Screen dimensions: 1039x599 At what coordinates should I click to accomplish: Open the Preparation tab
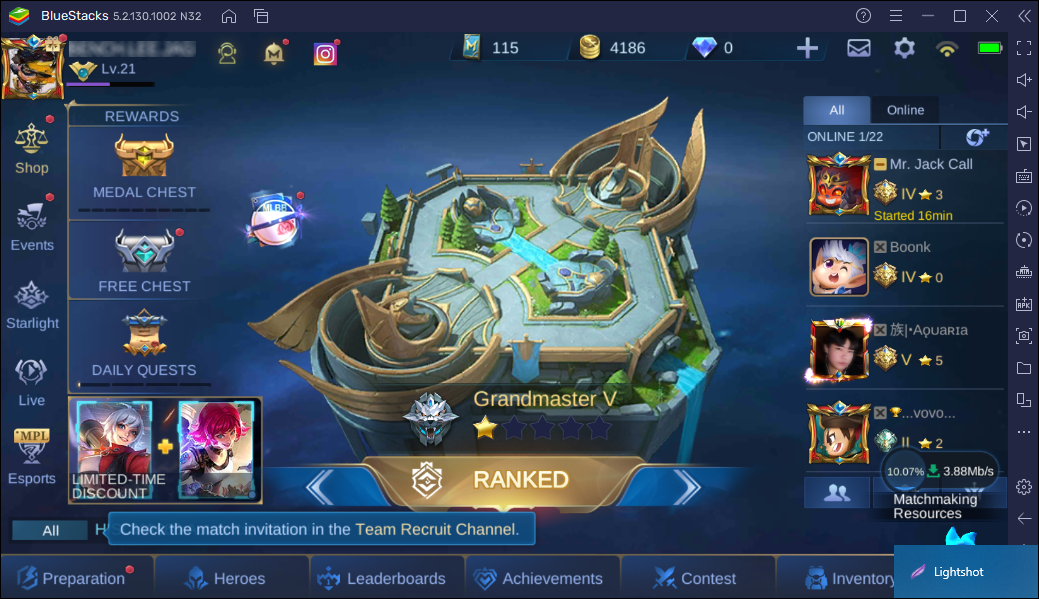coord(76,578)
